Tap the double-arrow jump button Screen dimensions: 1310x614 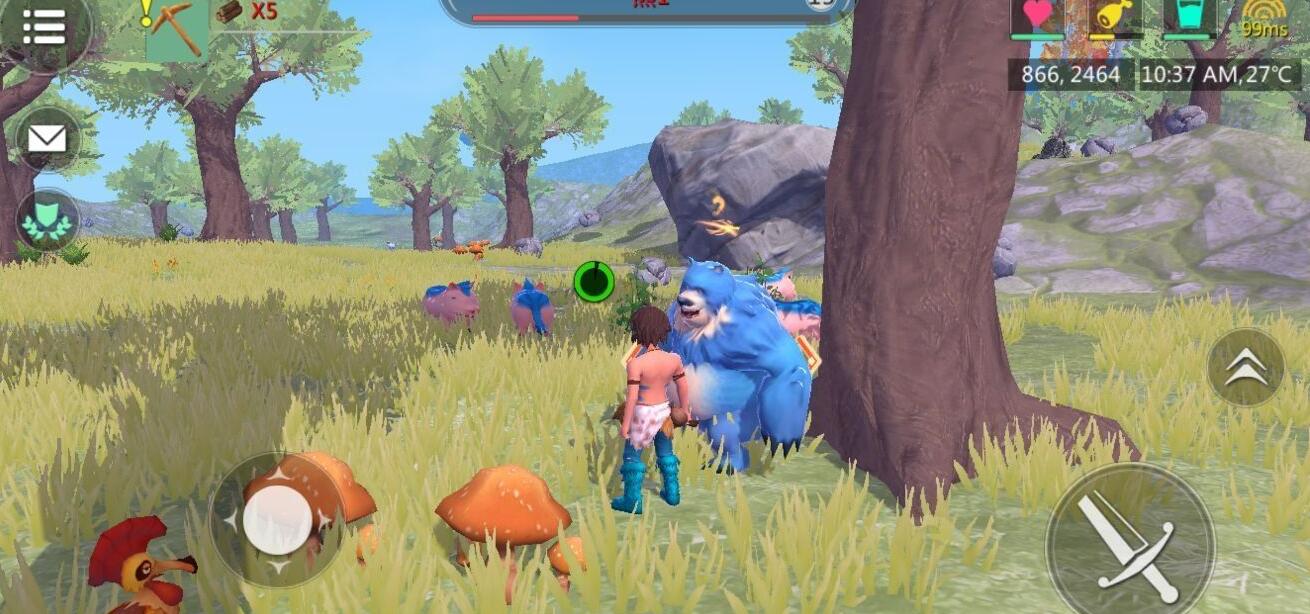coord(1245,368)
